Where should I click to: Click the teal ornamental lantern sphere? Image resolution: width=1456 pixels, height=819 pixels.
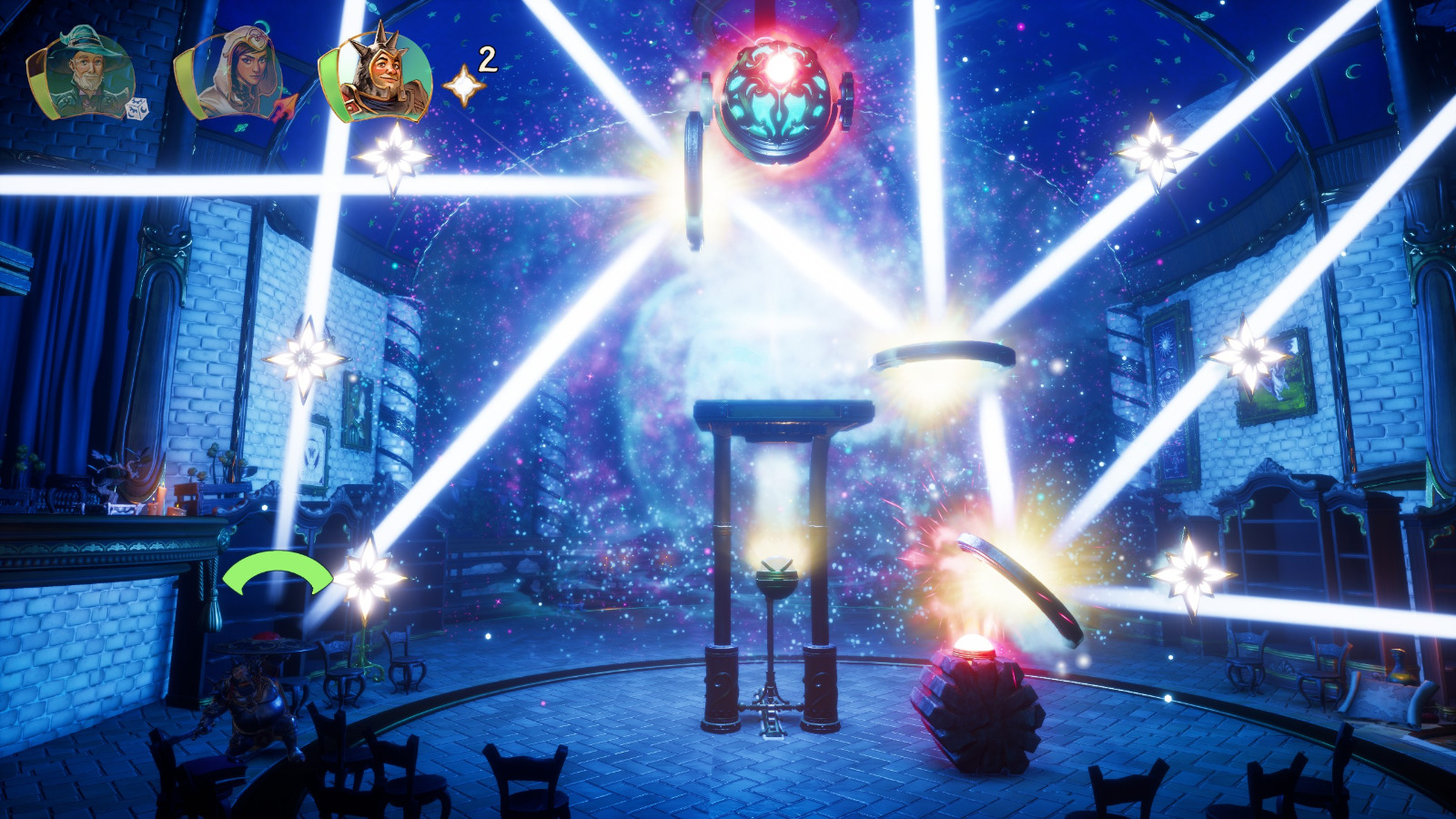coord(778,114)
